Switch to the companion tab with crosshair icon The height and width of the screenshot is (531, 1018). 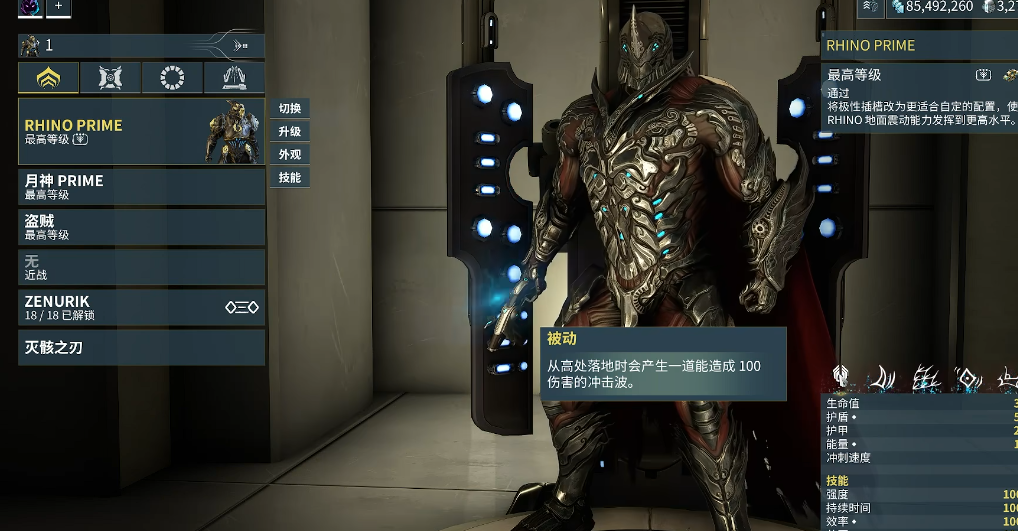(x=111, y=78)
